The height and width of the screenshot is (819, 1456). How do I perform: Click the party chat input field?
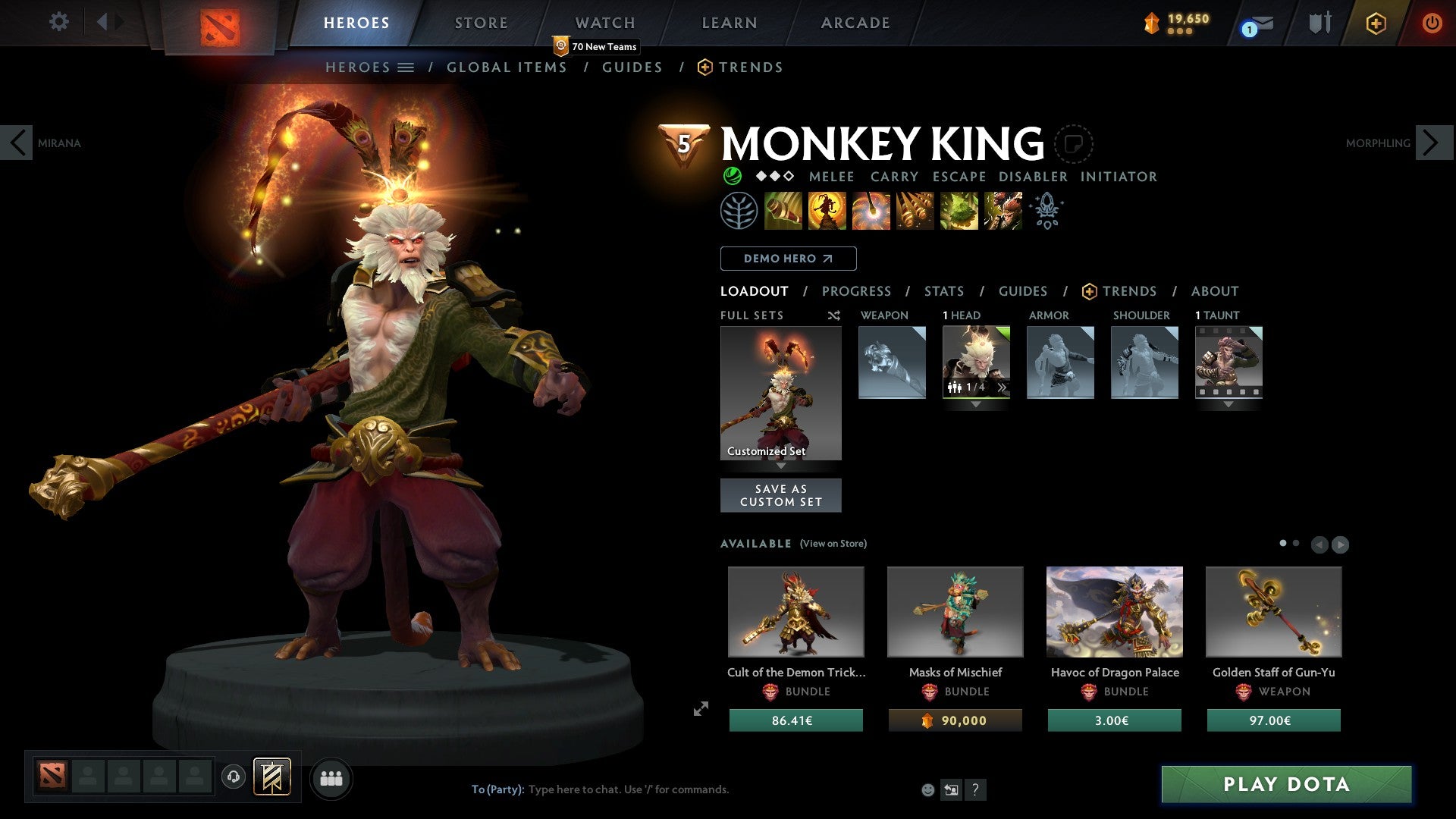[x=629, y=789]
